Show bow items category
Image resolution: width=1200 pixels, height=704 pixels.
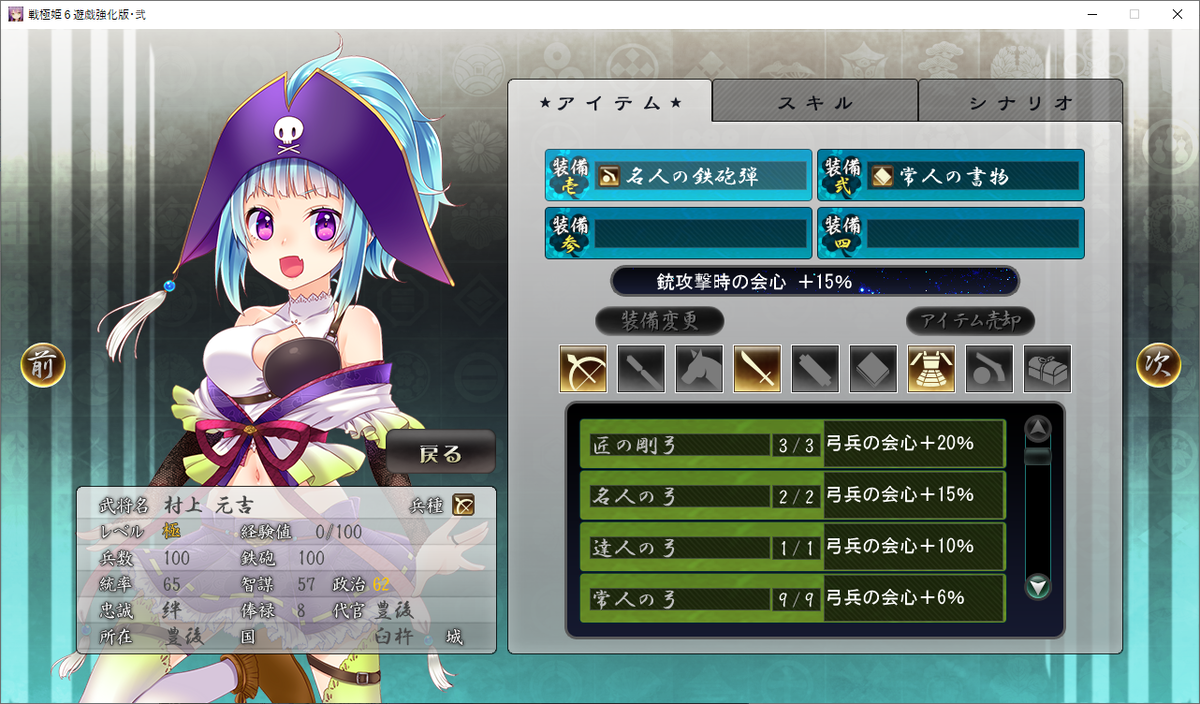pos(583,369)
